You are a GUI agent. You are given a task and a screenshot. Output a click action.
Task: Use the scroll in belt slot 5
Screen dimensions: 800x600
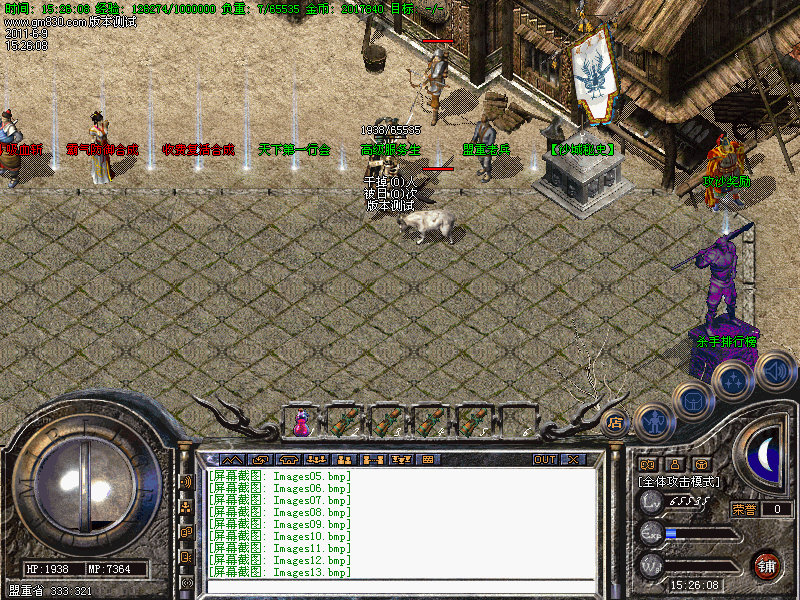pos(473,422)
